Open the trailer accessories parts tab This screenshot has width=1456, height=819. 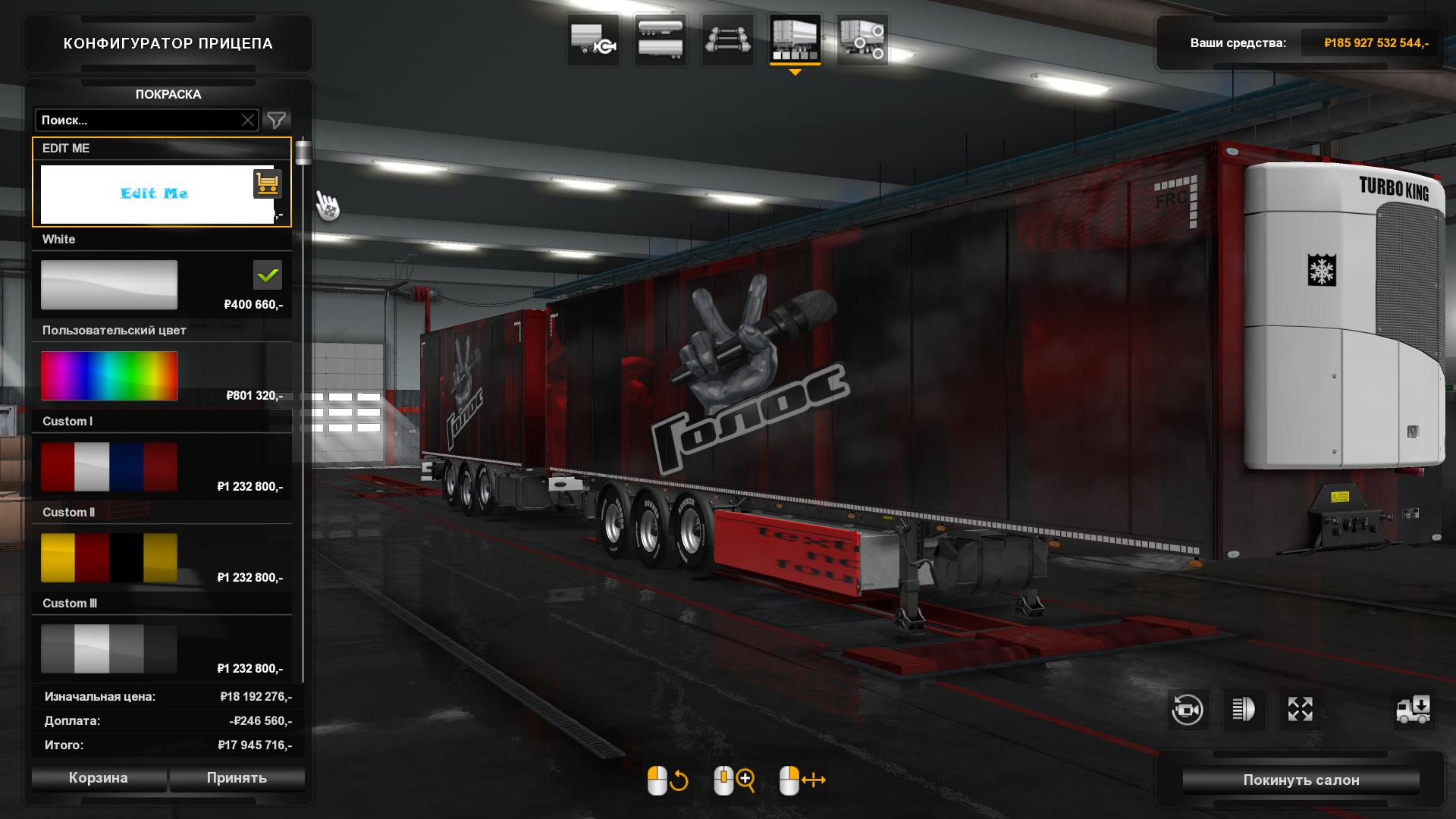tap(862, 40)
